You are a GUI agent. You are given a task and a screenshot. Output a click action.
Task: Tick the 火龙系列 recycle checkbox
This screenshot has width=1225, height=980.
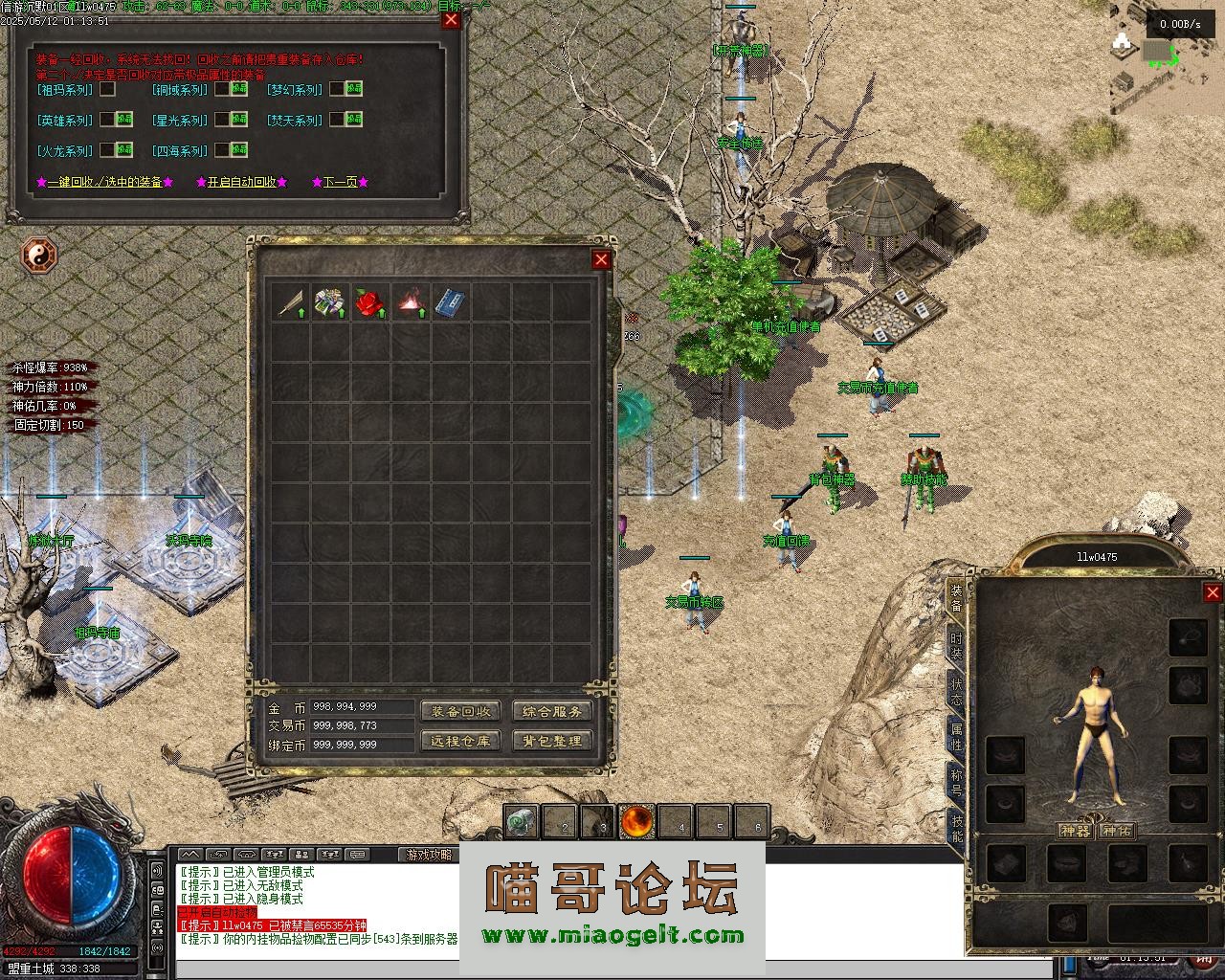[108, 150]
